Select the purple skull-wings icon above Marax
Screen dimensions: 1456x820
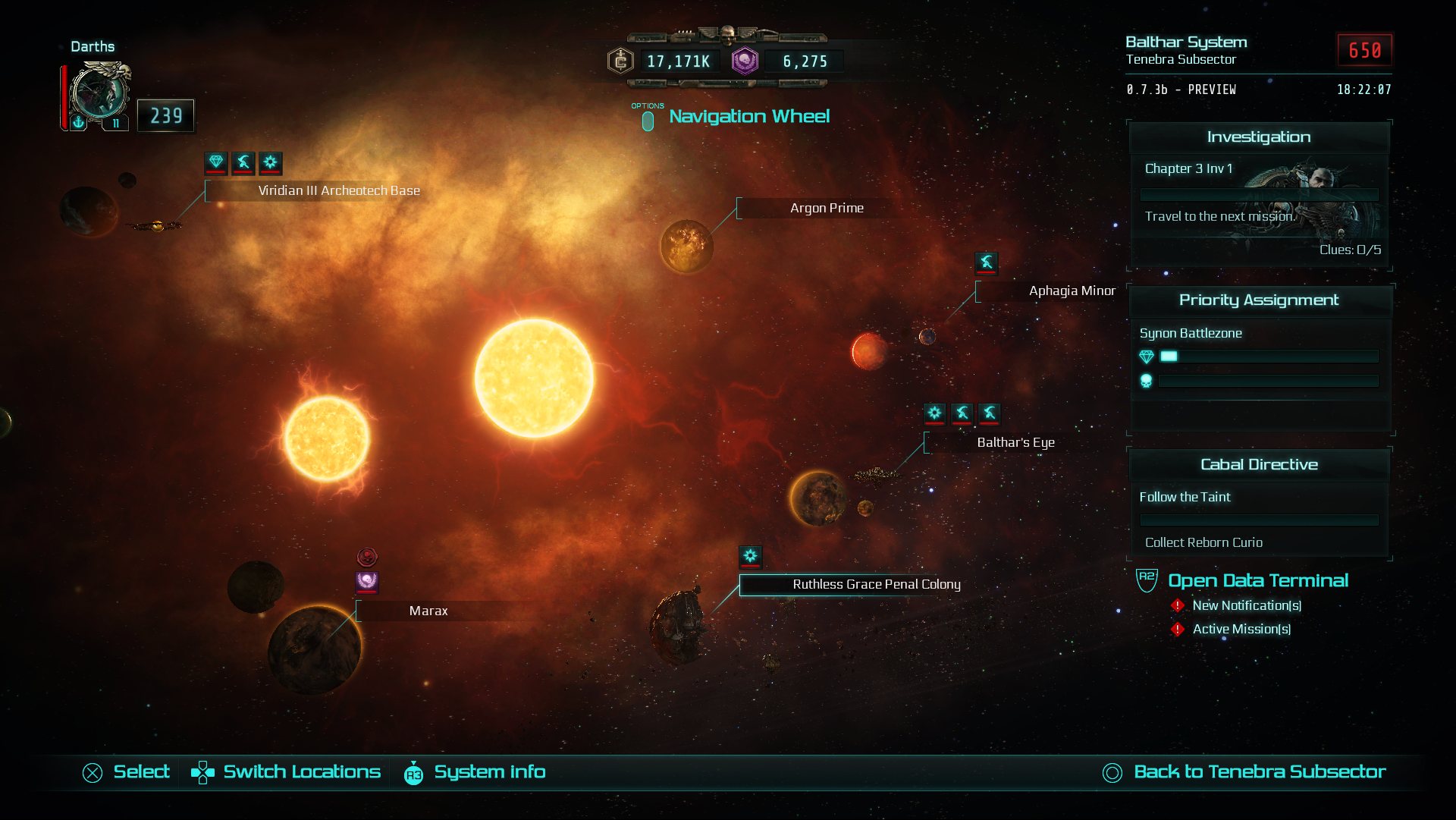[366, 581]
